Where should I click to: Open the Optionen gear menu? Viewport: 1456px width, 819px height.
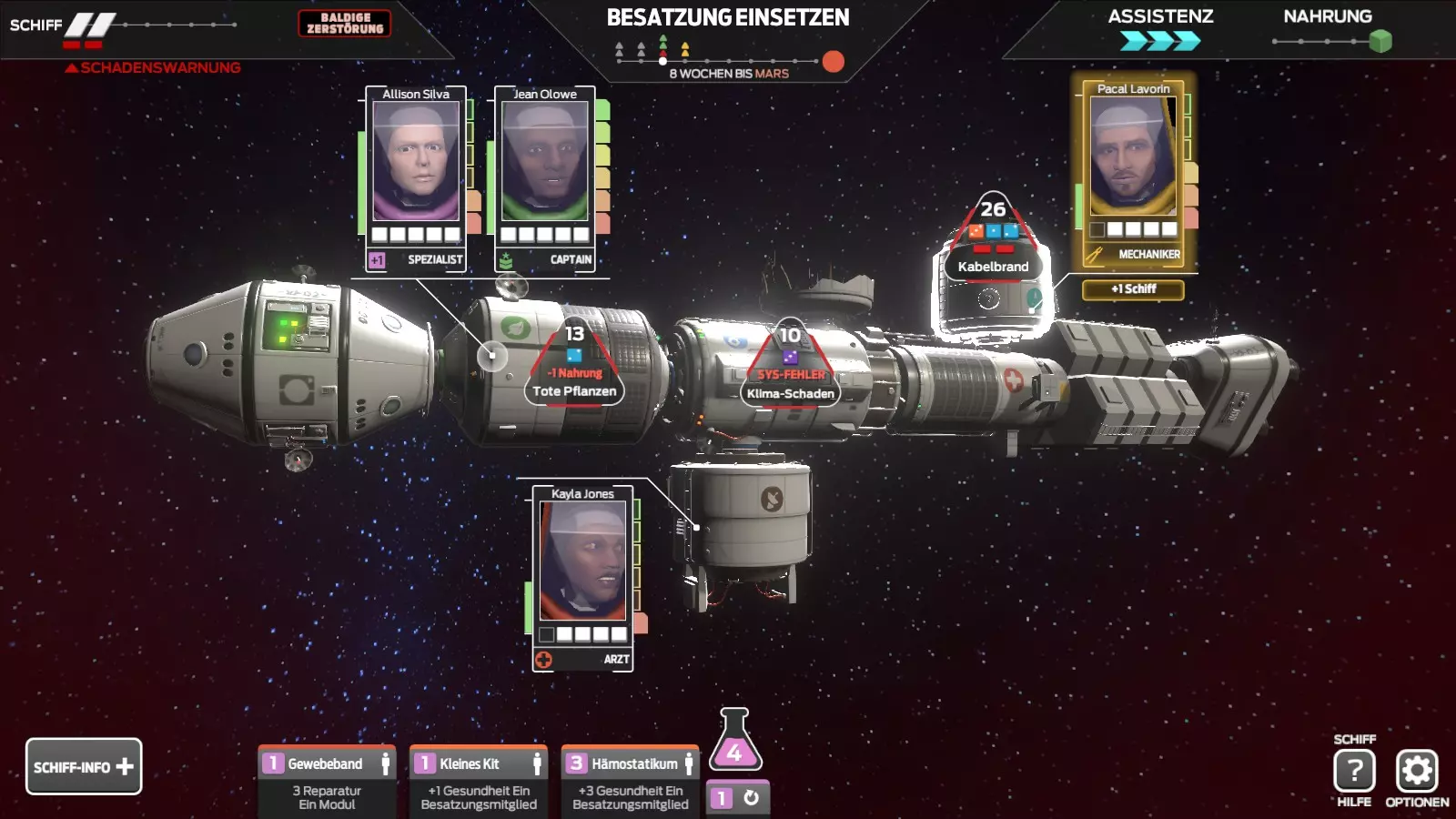[x=1417, y=772]
